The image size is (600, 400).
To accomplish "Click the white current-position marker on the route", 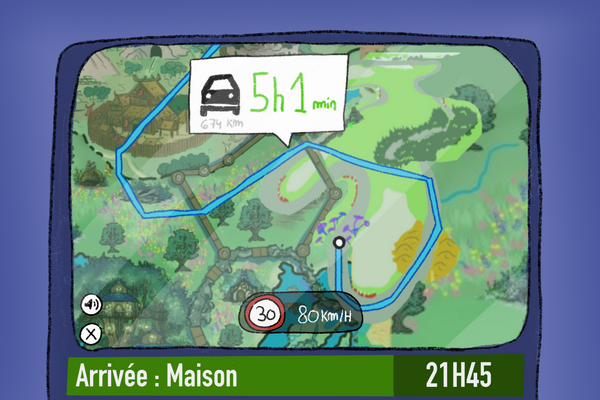I will pyautogui.click(x=339, y=242).
